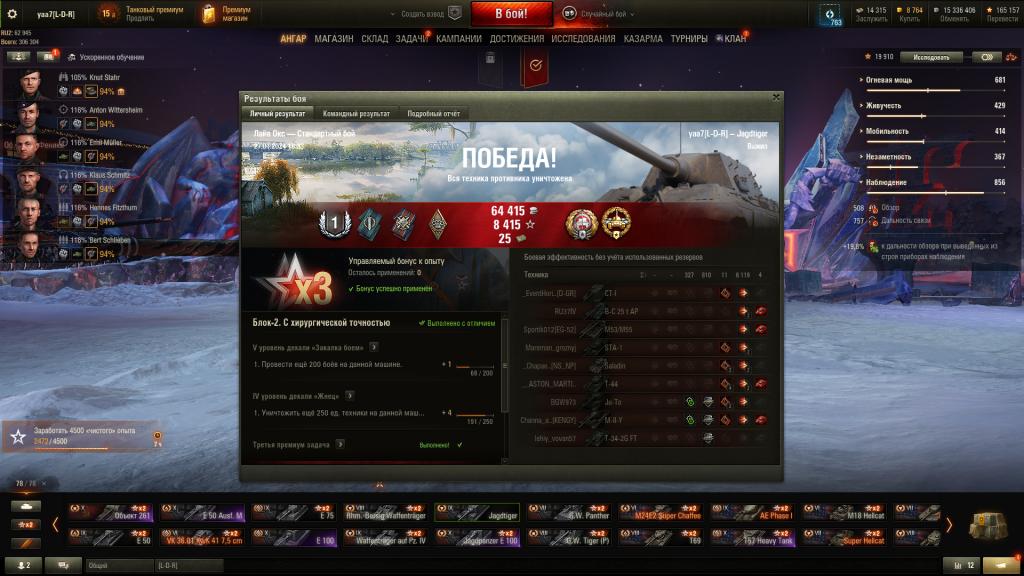This screenshot has width=1024, height=576.
Task: Start battle with the В бой! button
Action: tap(511, 13)
